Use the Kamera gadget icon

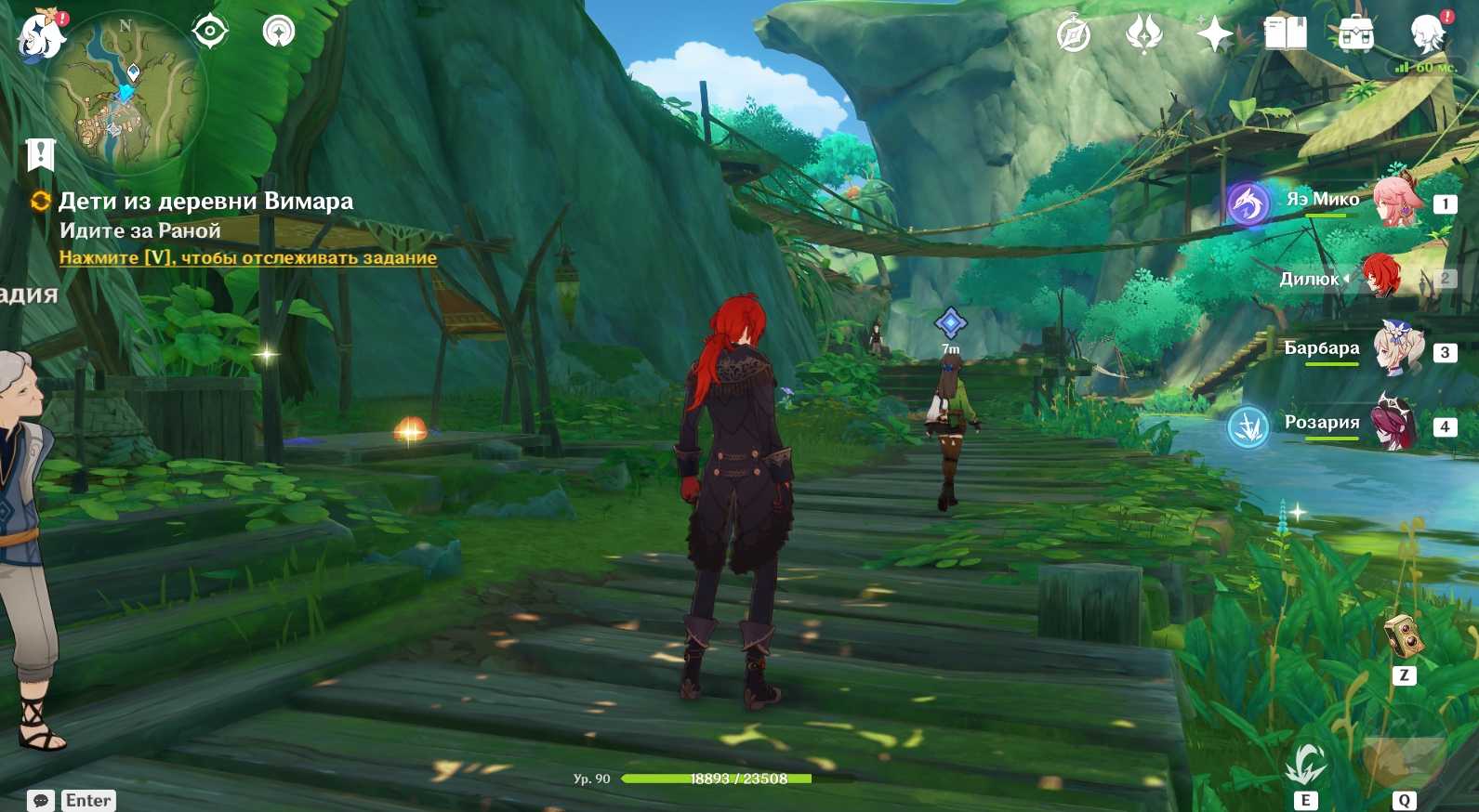1404,636
